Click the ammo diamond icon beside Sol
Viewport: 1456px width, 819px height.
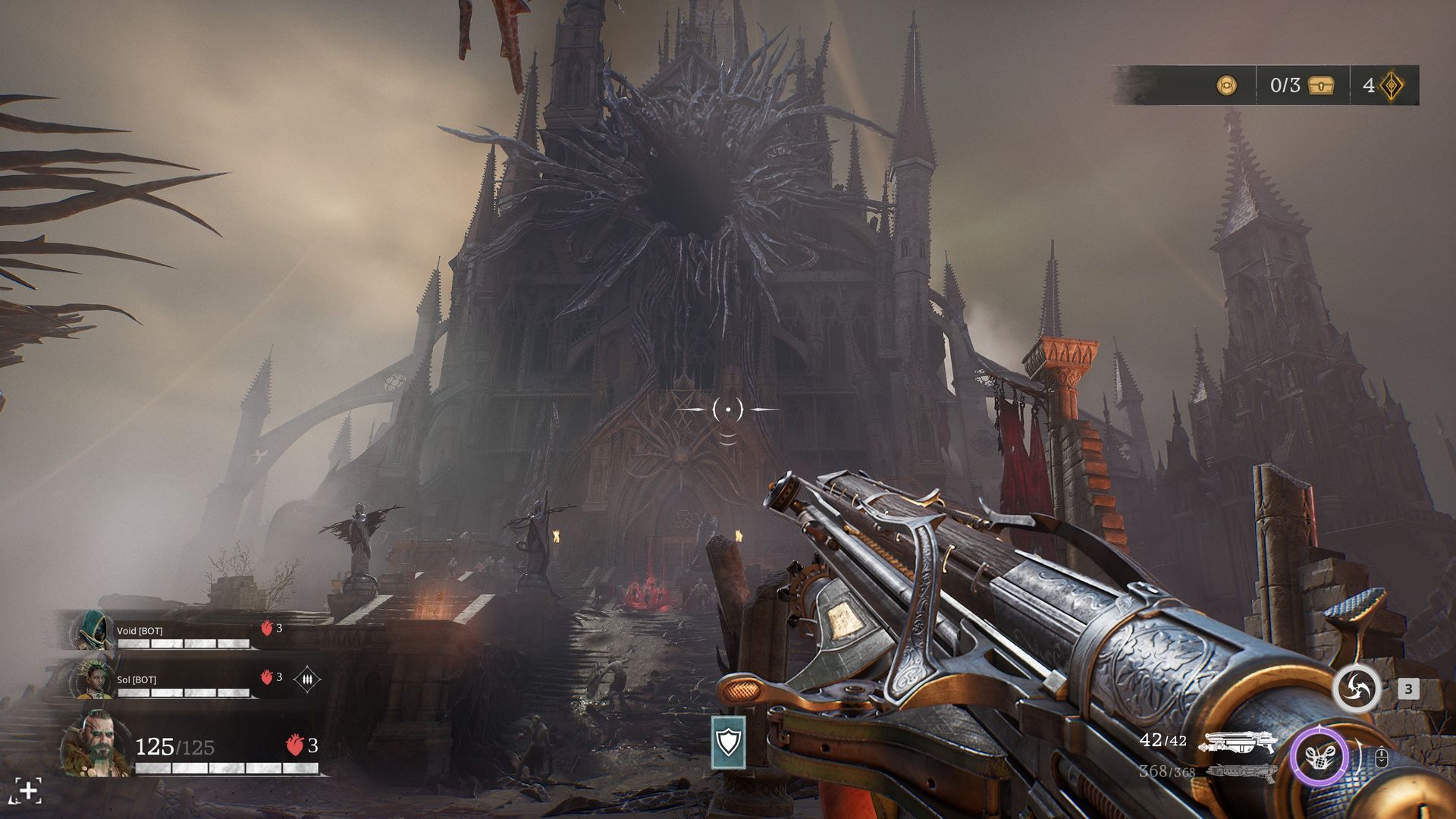306,679
